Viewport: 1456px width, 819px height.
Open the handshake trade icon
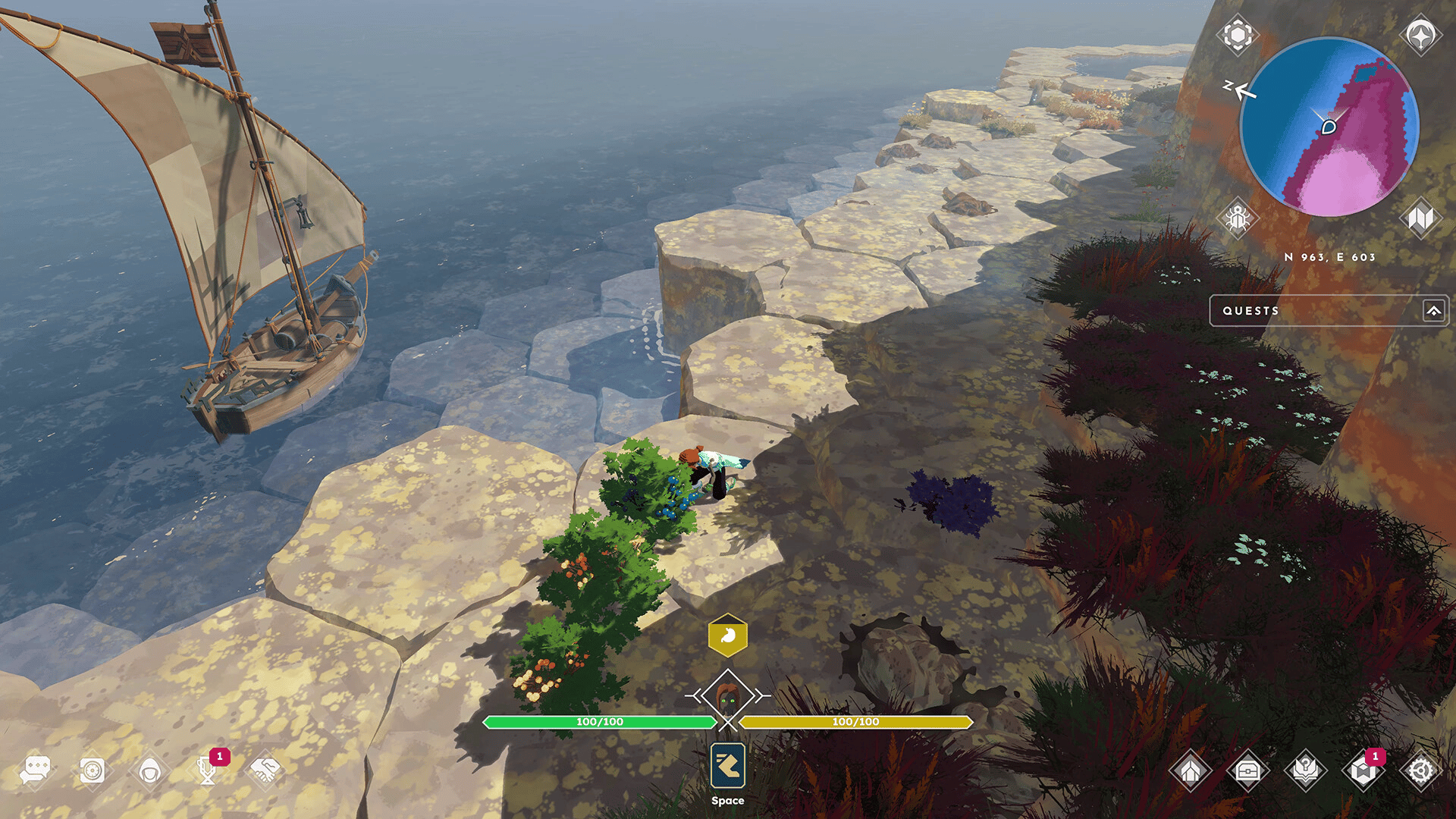click(x=265, y=770)
